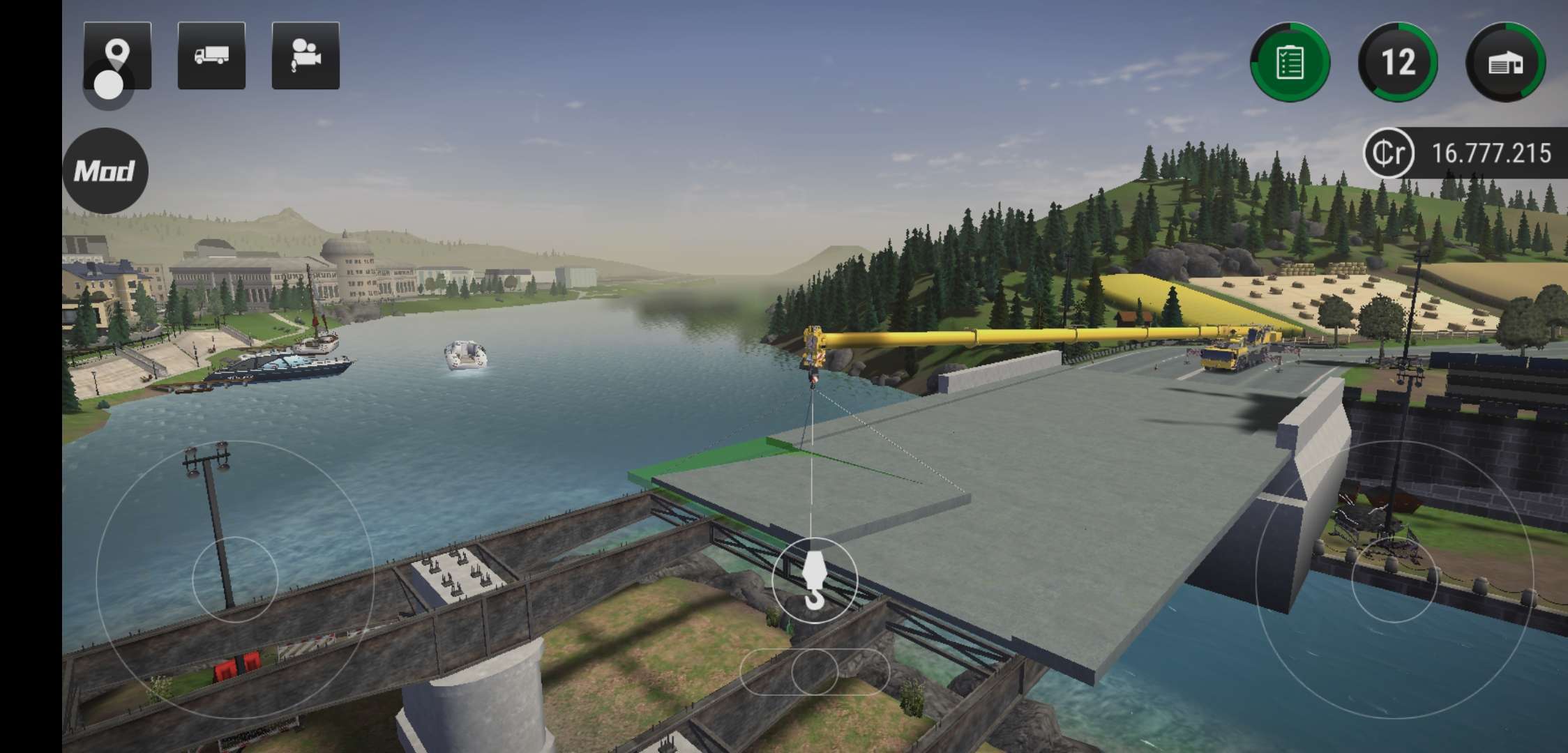This screenshot has height=753, width=1568.
Task: Open the garage building icon
Action: (x=1505, y=63)
